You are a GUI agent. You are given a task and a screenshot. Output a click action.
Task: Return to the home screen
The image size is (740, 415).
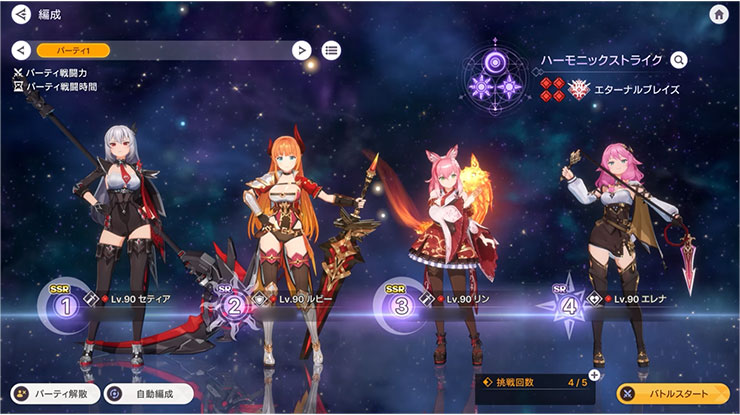pyautogui.click(x=718, y=14)
